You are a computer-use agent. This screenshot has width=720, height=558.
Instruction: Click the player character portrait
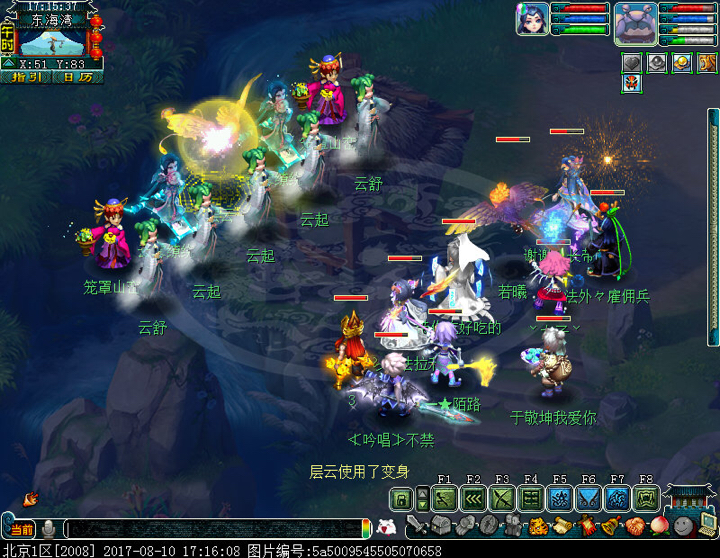(531, 19)
